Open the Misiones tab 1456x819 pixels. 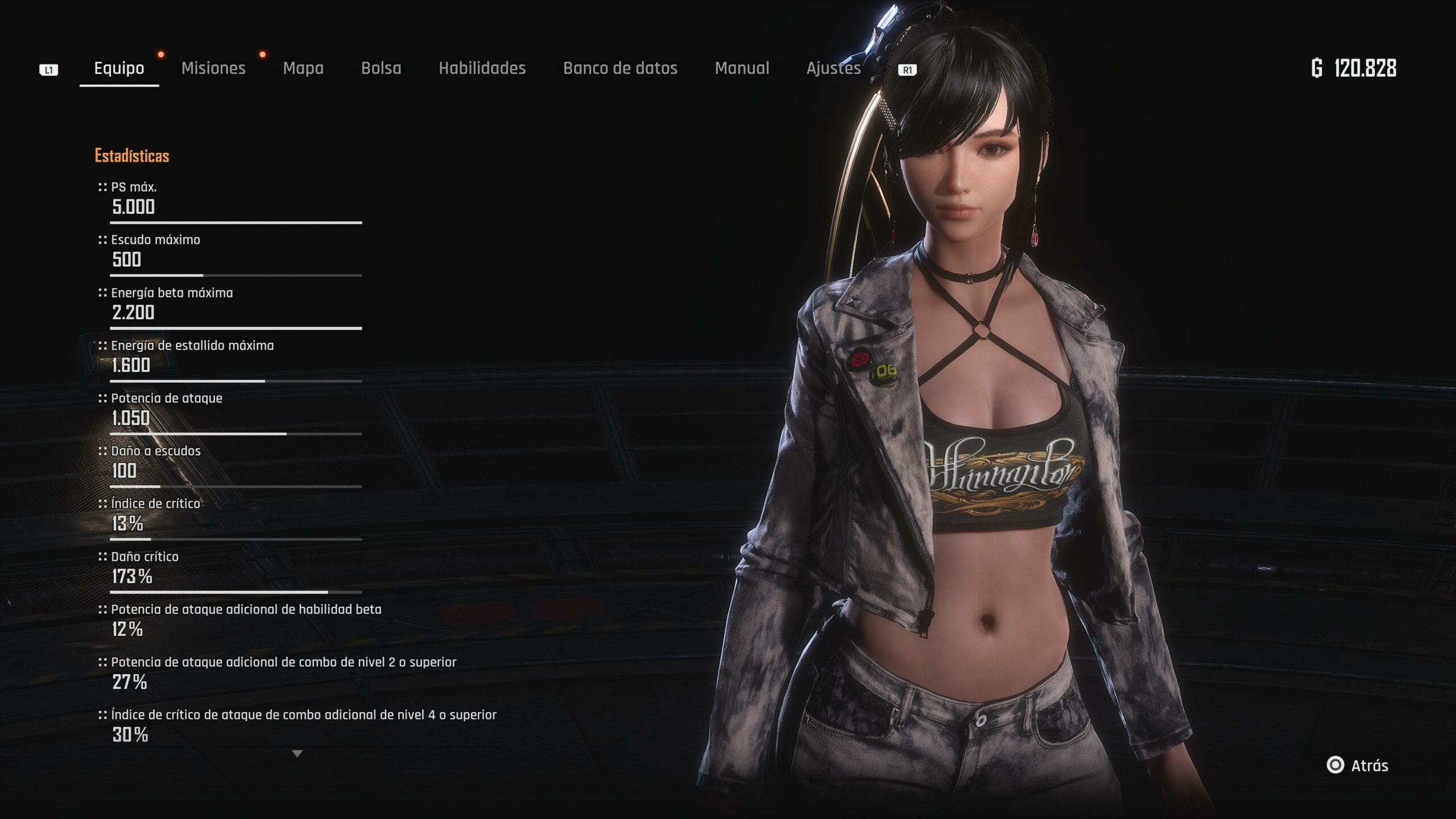(213, 68)
